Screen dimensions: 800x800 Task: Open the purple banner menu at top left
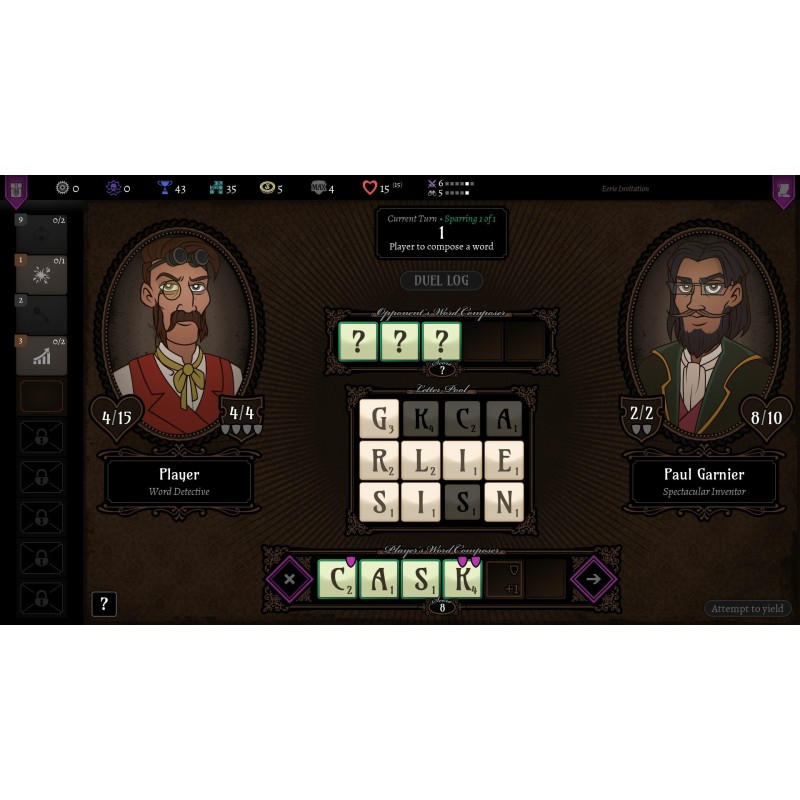[x=16, y=189]
